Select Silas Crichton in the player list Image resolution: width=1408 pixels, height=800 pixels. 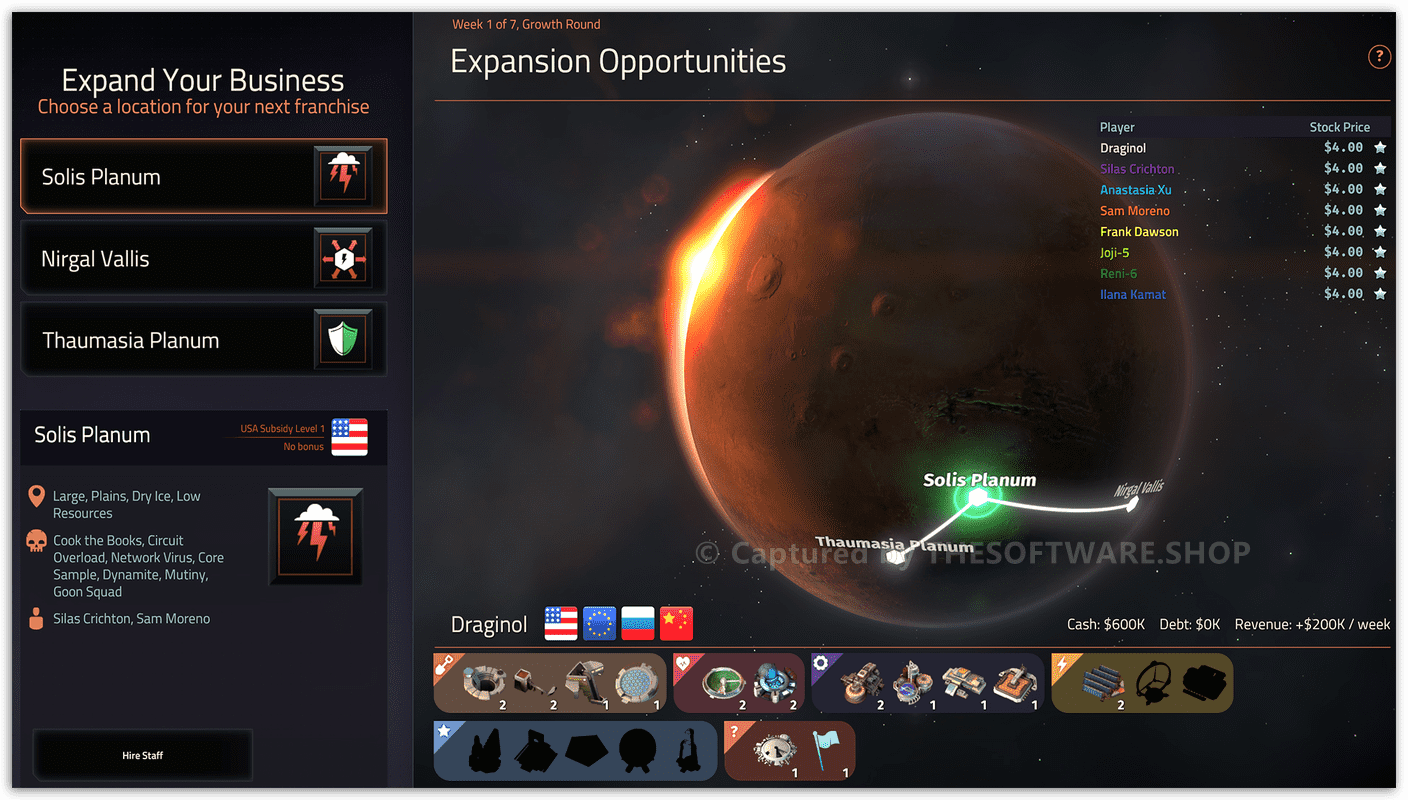(x=1137, y=169)
